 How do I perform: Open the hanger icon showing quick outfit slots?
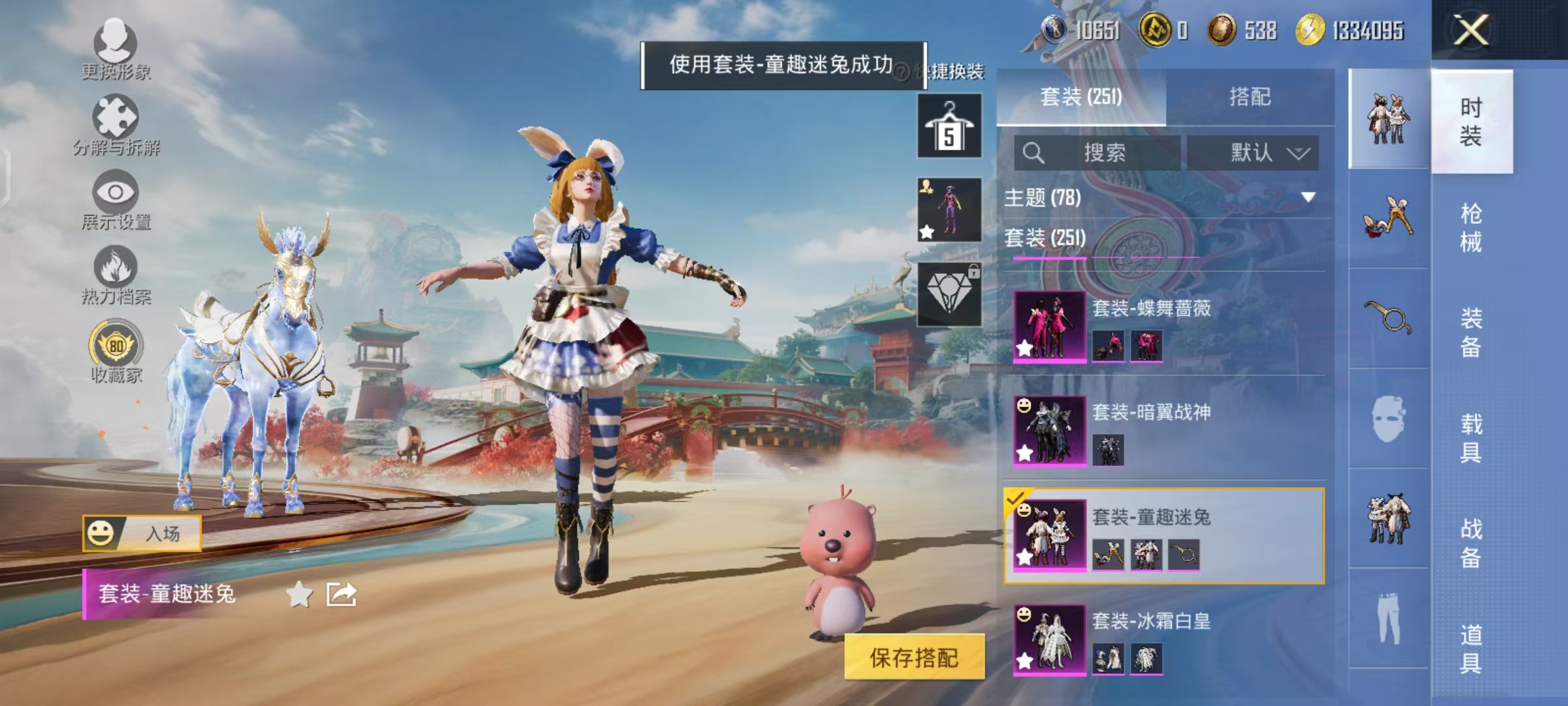[949, 124]
